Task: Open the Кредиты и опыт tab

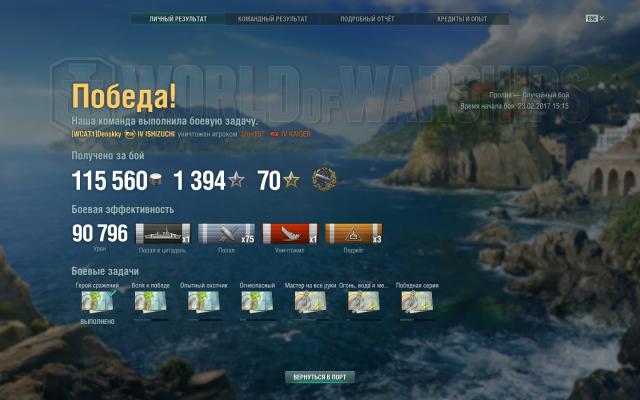Action: click(461, 19)
